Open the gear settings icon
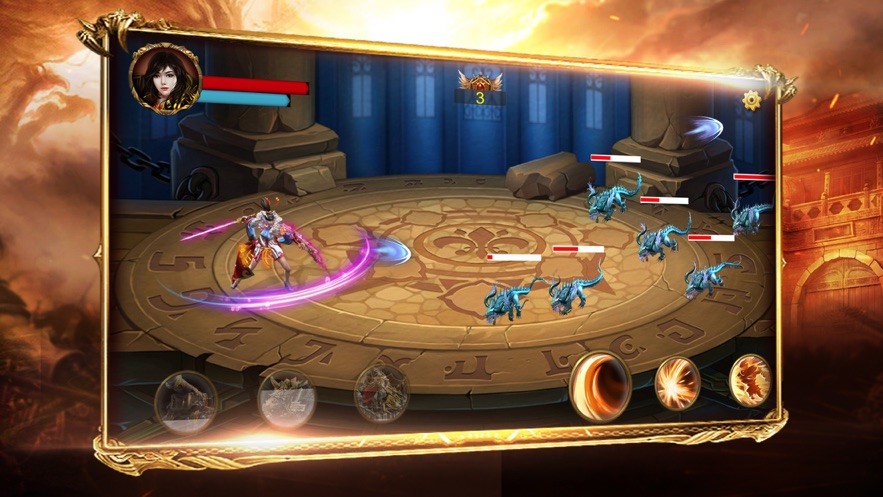Screen dimensions: 883x497 (752, 100)
